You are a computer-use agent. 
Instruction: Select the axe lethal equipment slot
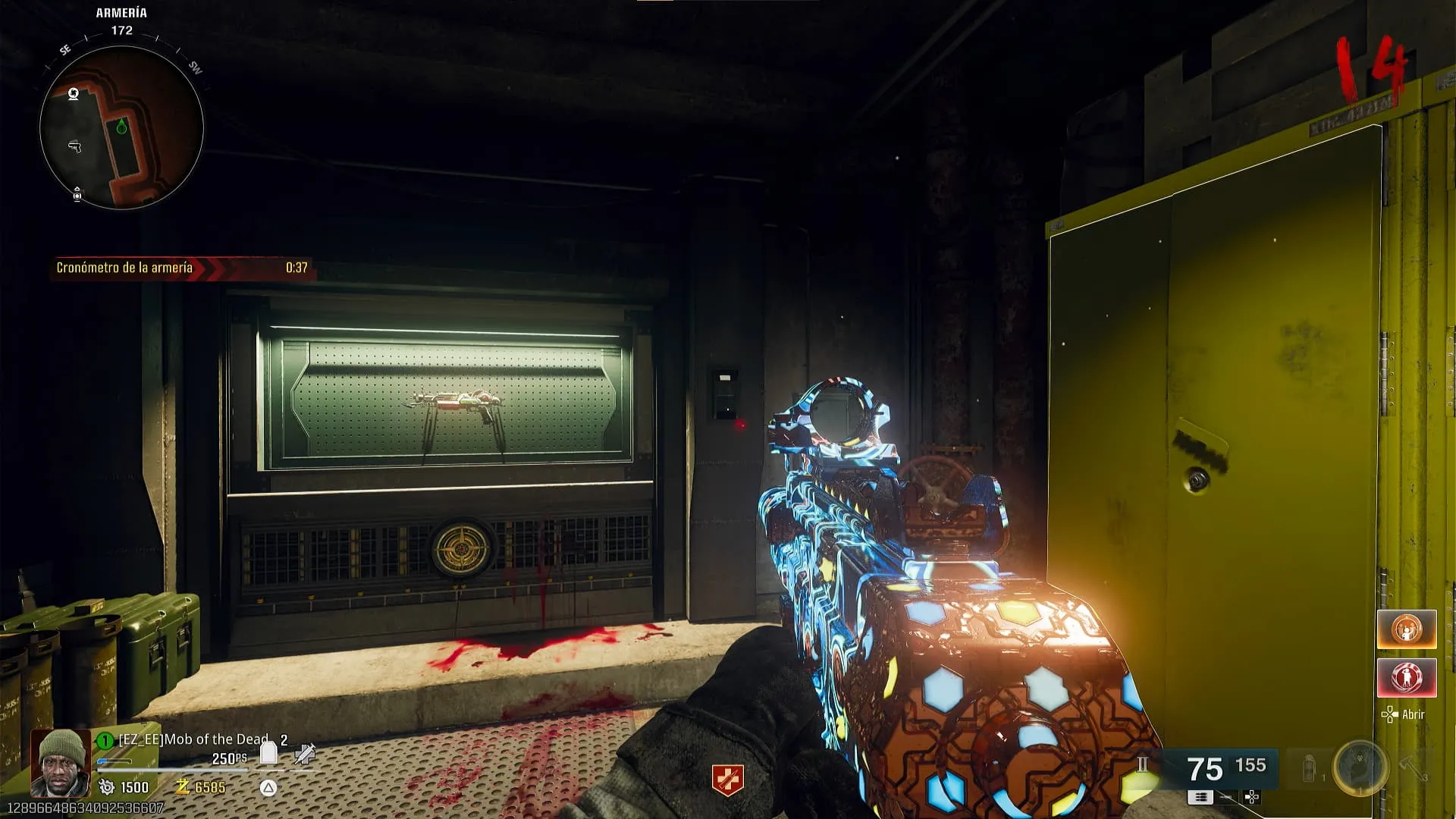[1413, 767]
